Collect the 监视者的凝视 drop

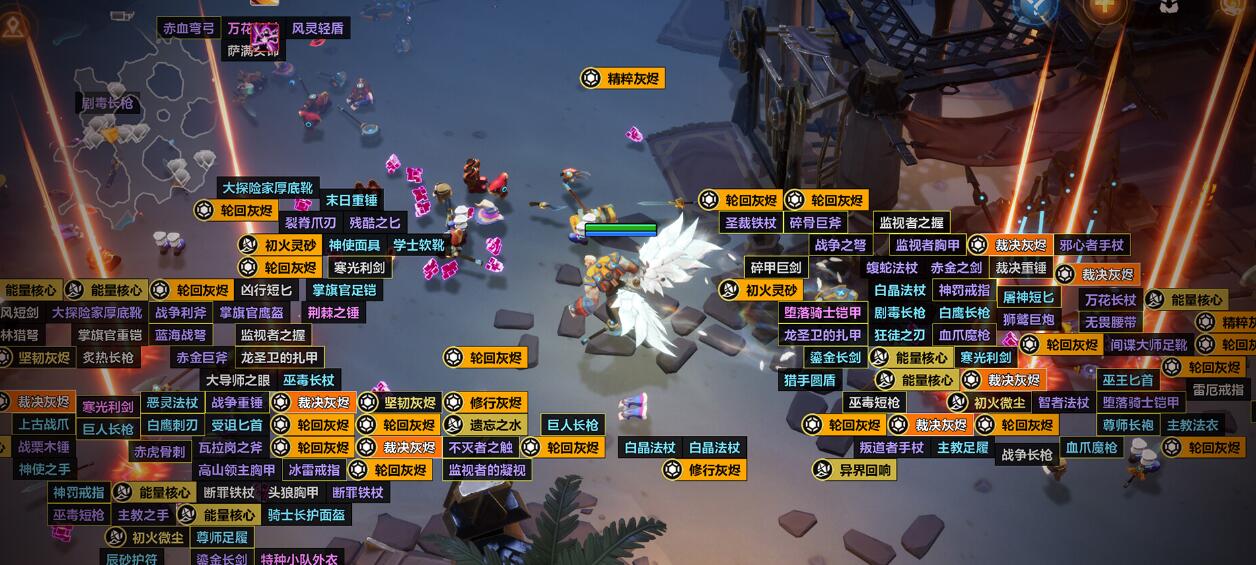(x=487, y=470)
